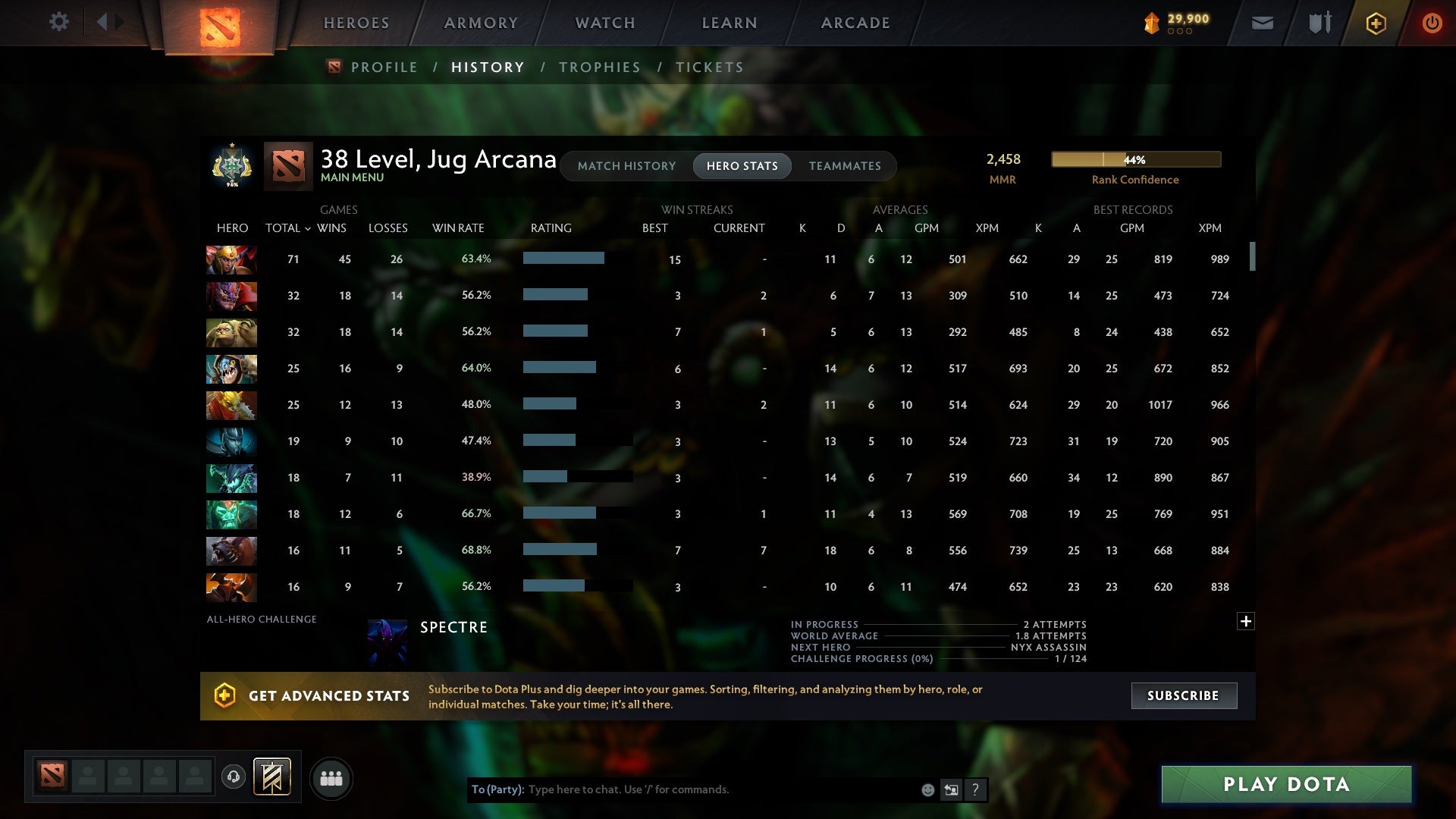Open the mail notifications inbox

1262,23
